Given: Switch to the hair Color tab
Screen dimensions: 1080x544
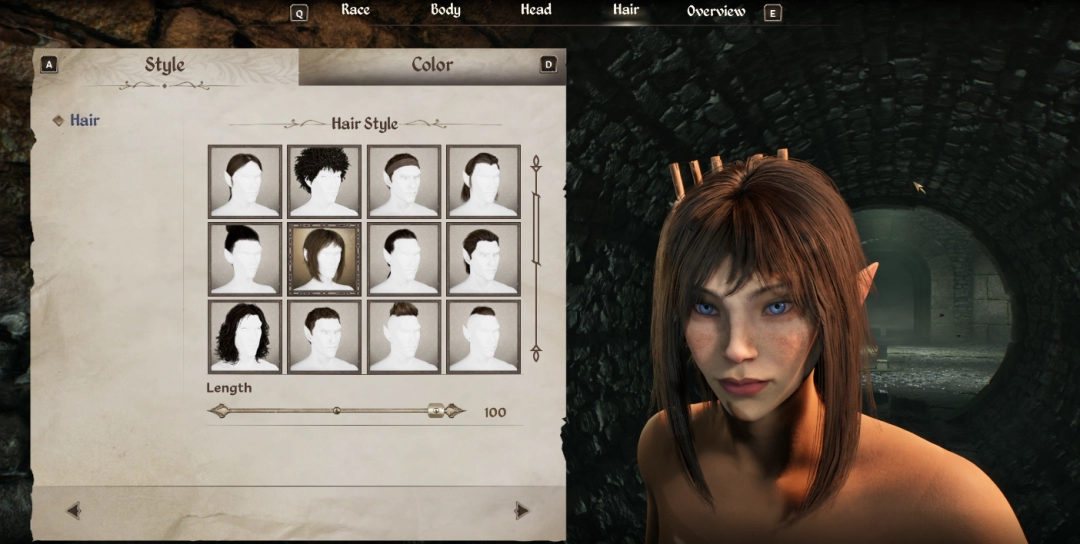Looking at the screenshot, I should coord(432,65).
